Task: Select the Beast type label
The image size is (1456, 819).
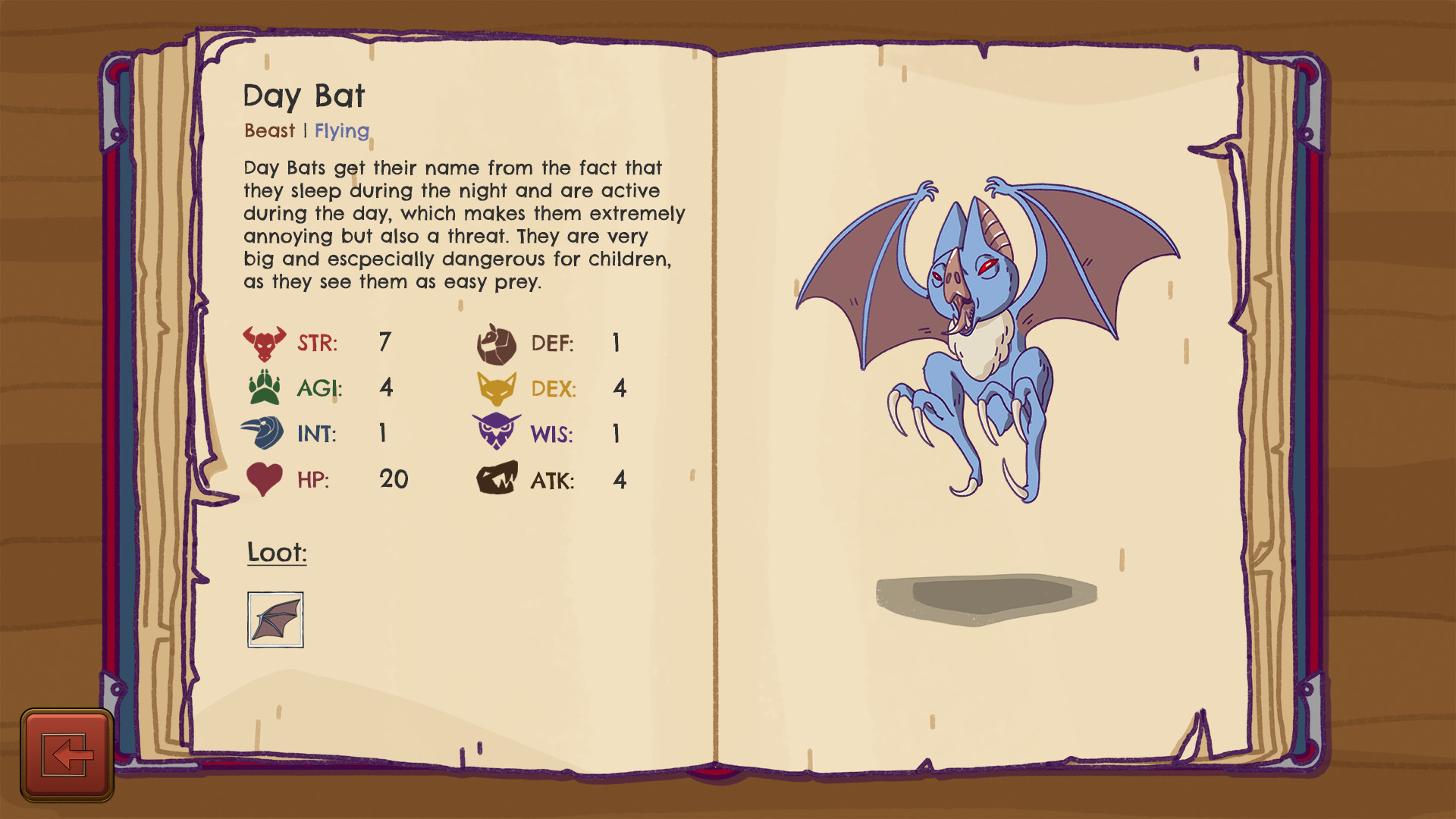Action: pyautogui.click(x=268, y=130)
